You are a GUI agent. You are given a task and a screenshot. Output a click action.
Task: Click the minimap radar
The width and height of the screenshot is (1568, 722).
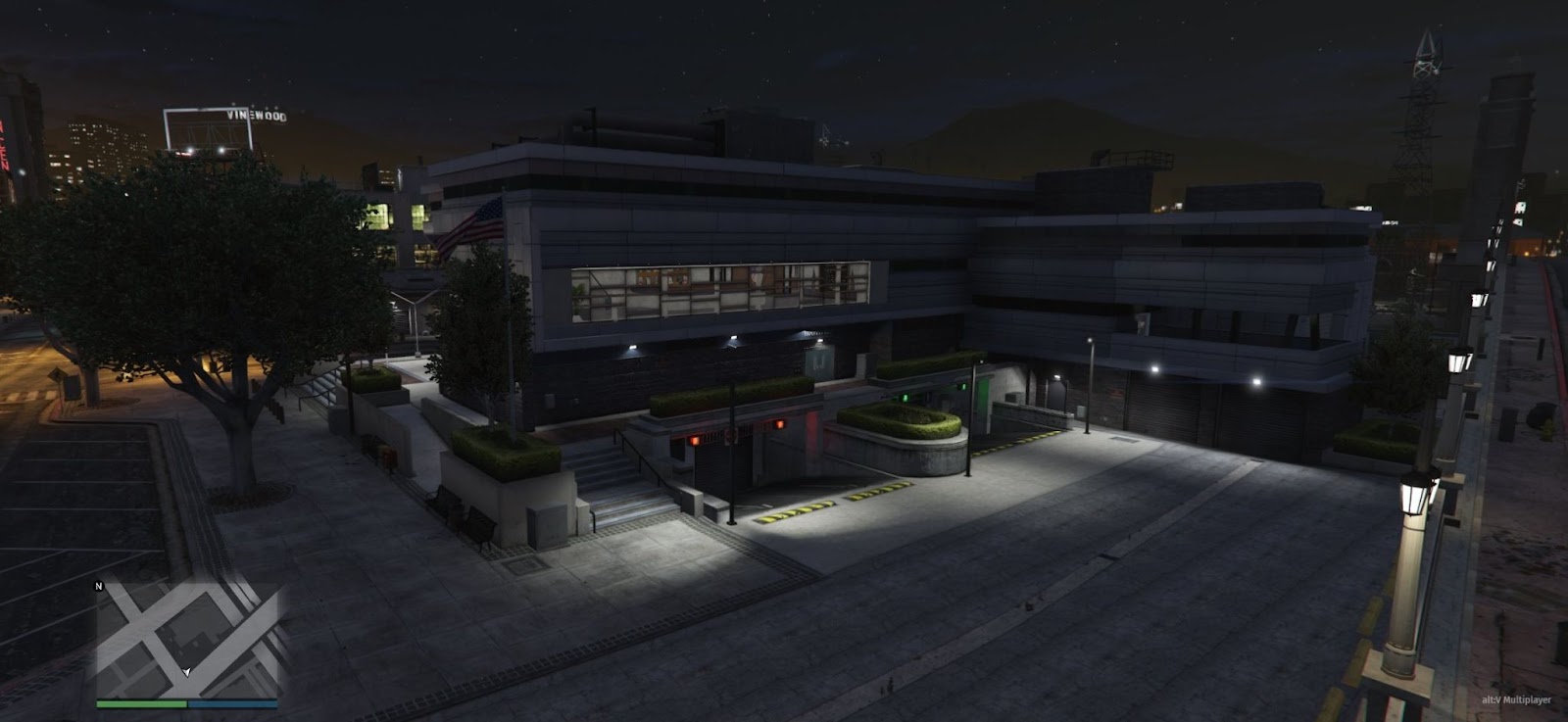coord(186,639)
